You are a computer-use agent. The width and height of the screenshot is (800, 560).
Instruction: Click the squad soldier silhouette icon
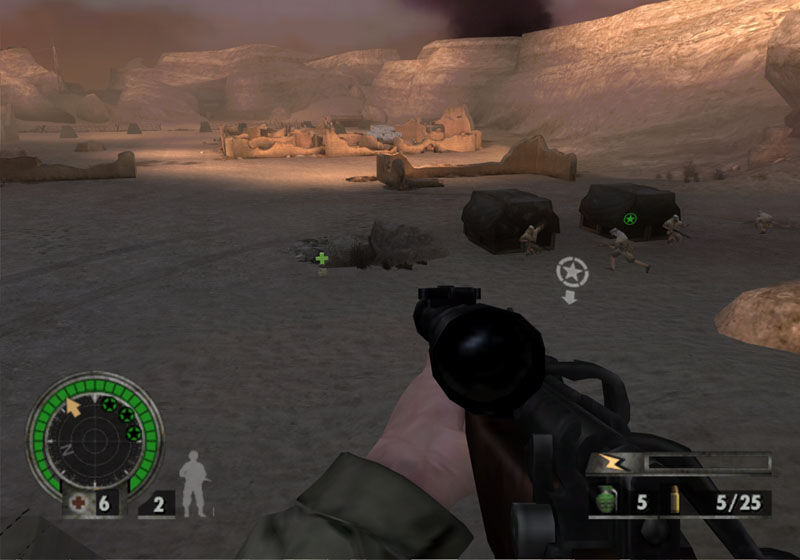click(195, 485)
